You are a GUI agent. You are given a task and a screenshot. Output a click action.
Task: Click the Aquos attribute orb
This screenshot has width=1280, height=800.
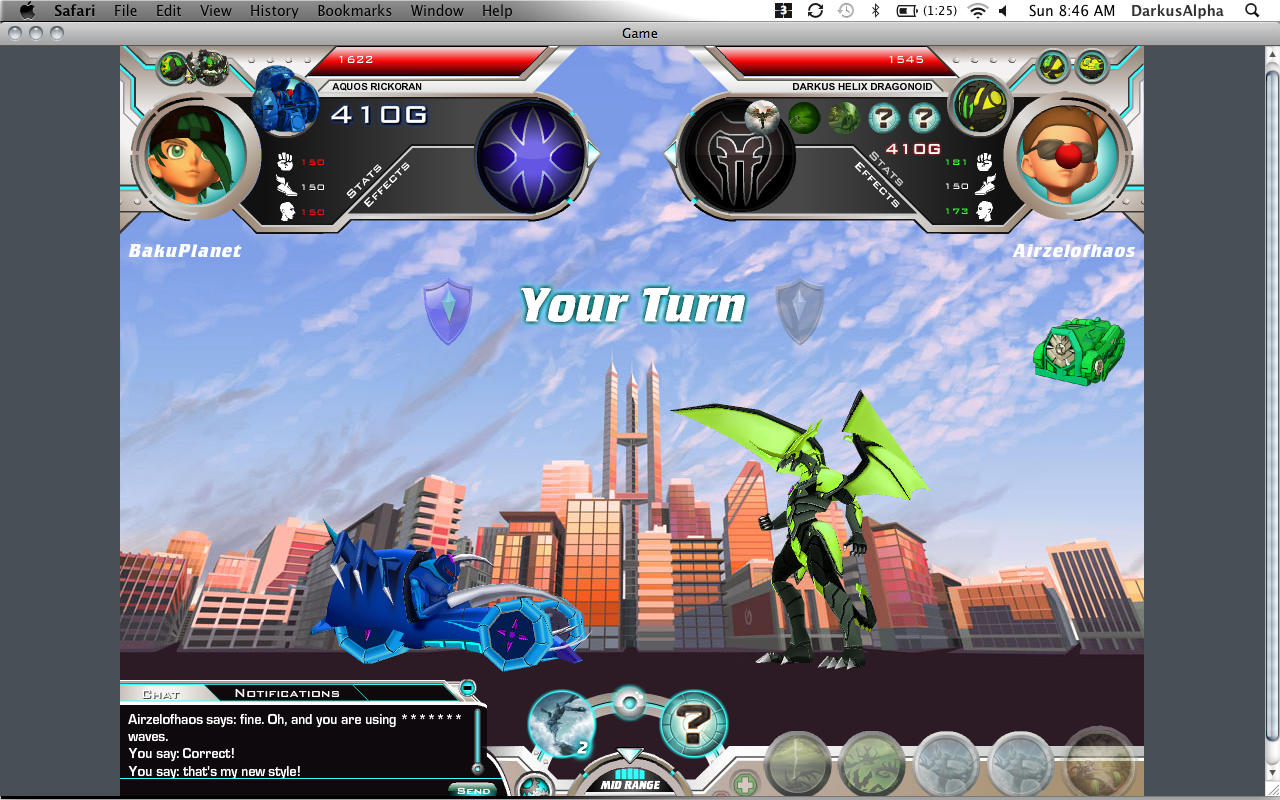[531, 156]
